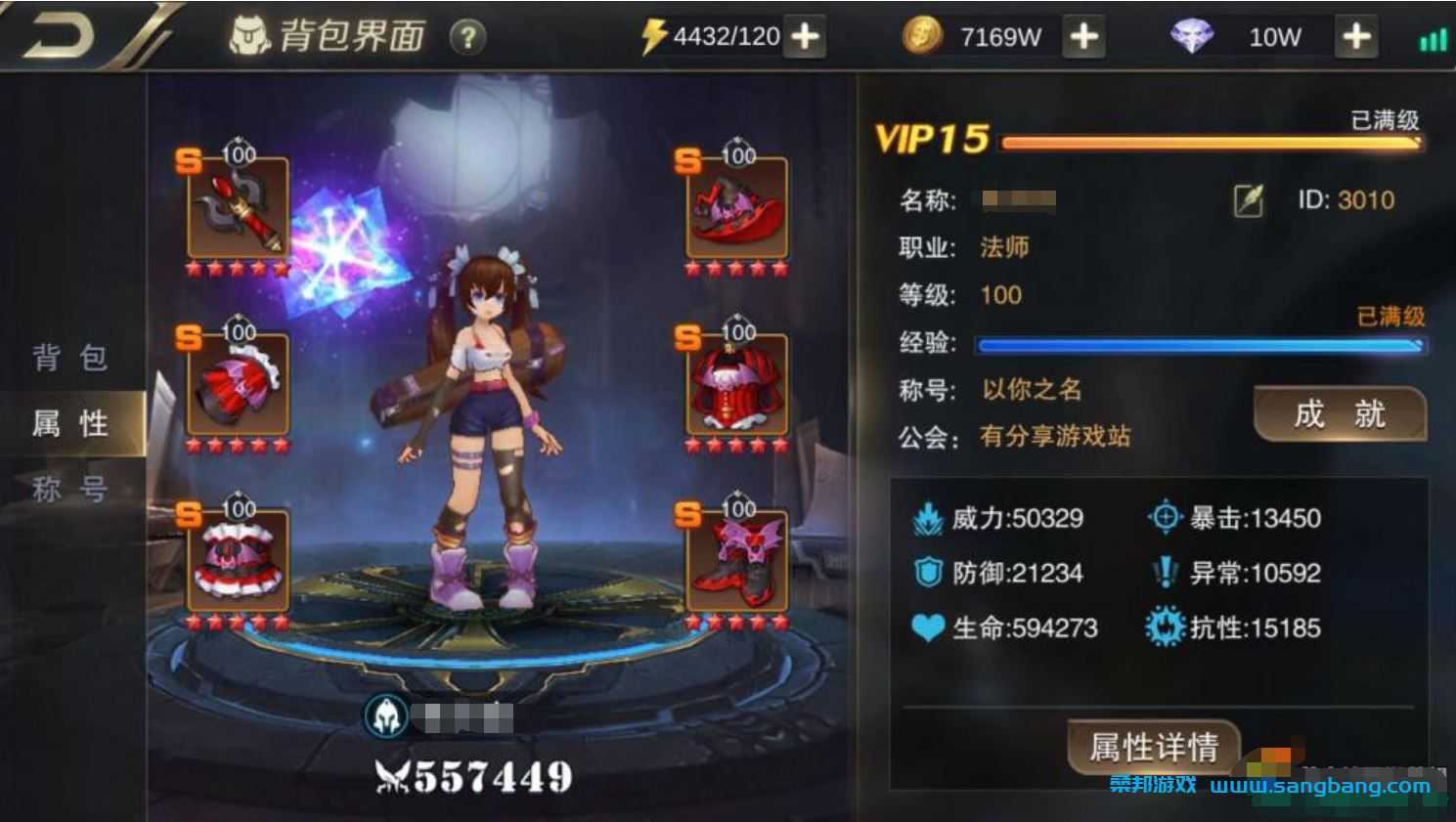
Task: Click the 暴击 crit stat icon
Action: pyautogui.click(x=1163, y=519)
